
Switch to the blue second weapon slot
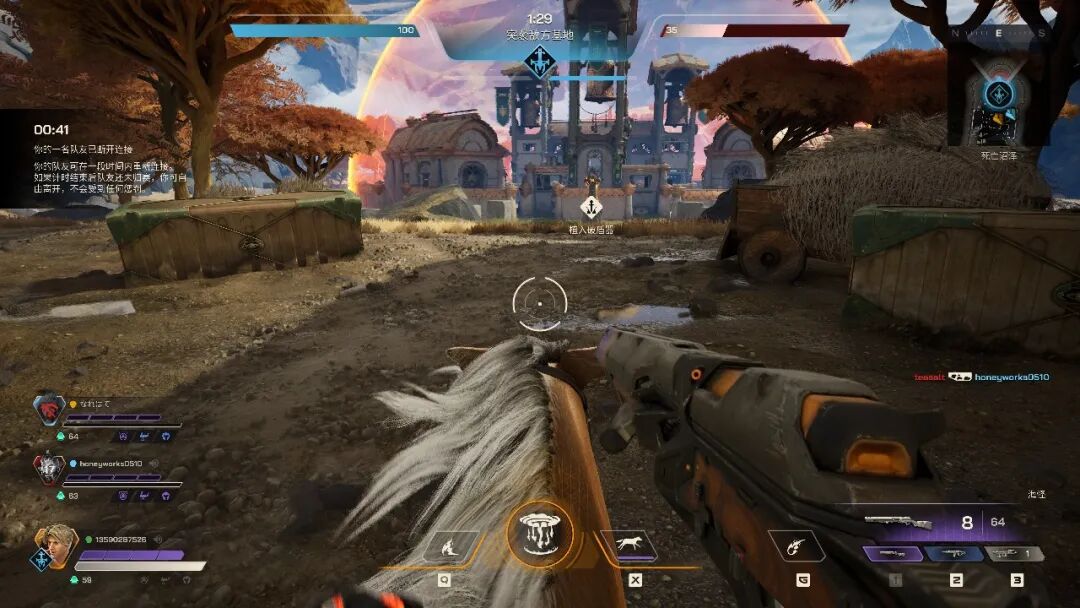[953, 553]
